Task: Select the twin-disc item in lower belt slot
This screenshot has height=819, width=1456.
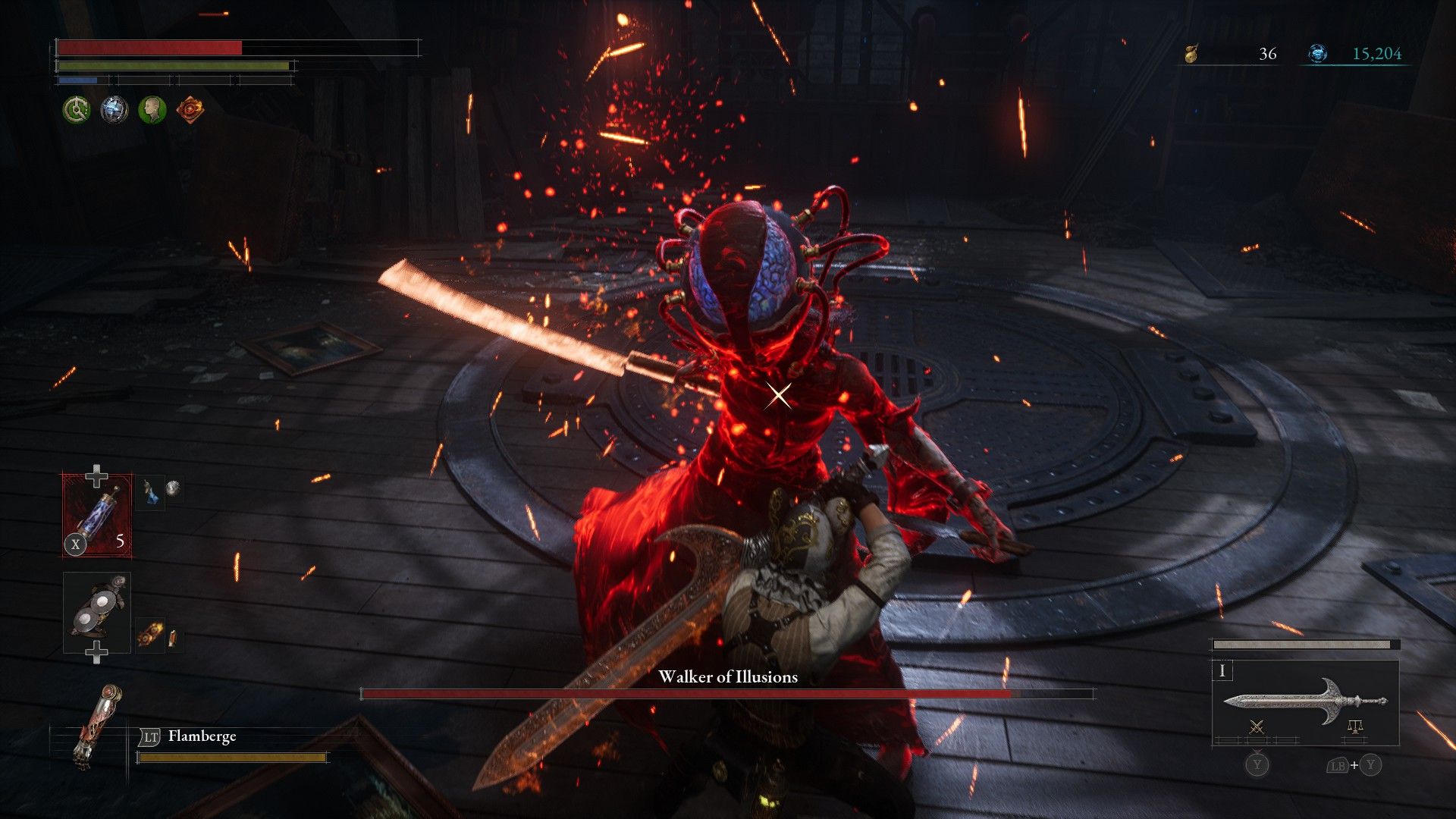Action: (x=97, y=613)
